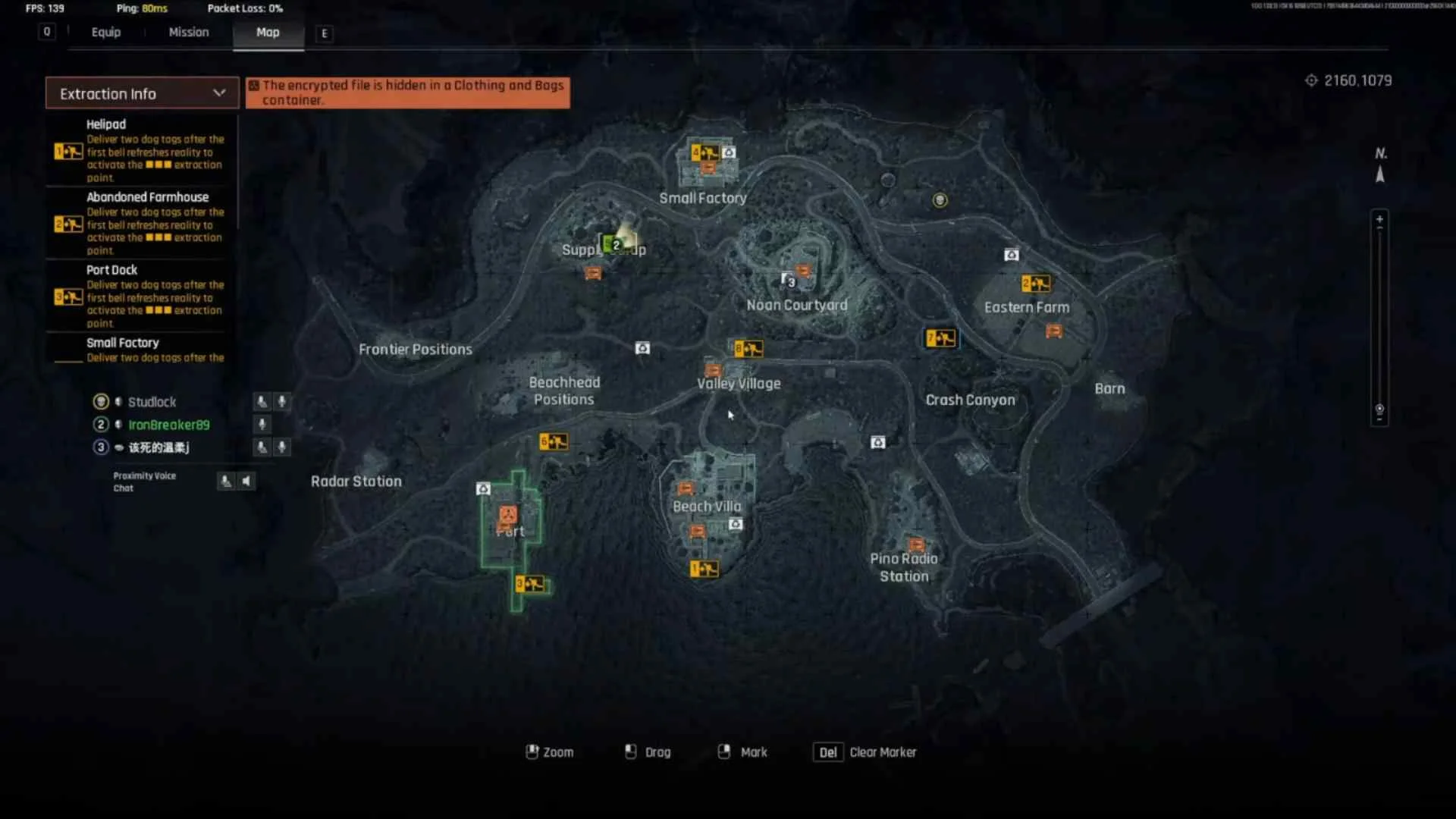Screen dimensions: 1456x819
Task: Toggle IronBreaker89's microphone
Action: [262, 424]
